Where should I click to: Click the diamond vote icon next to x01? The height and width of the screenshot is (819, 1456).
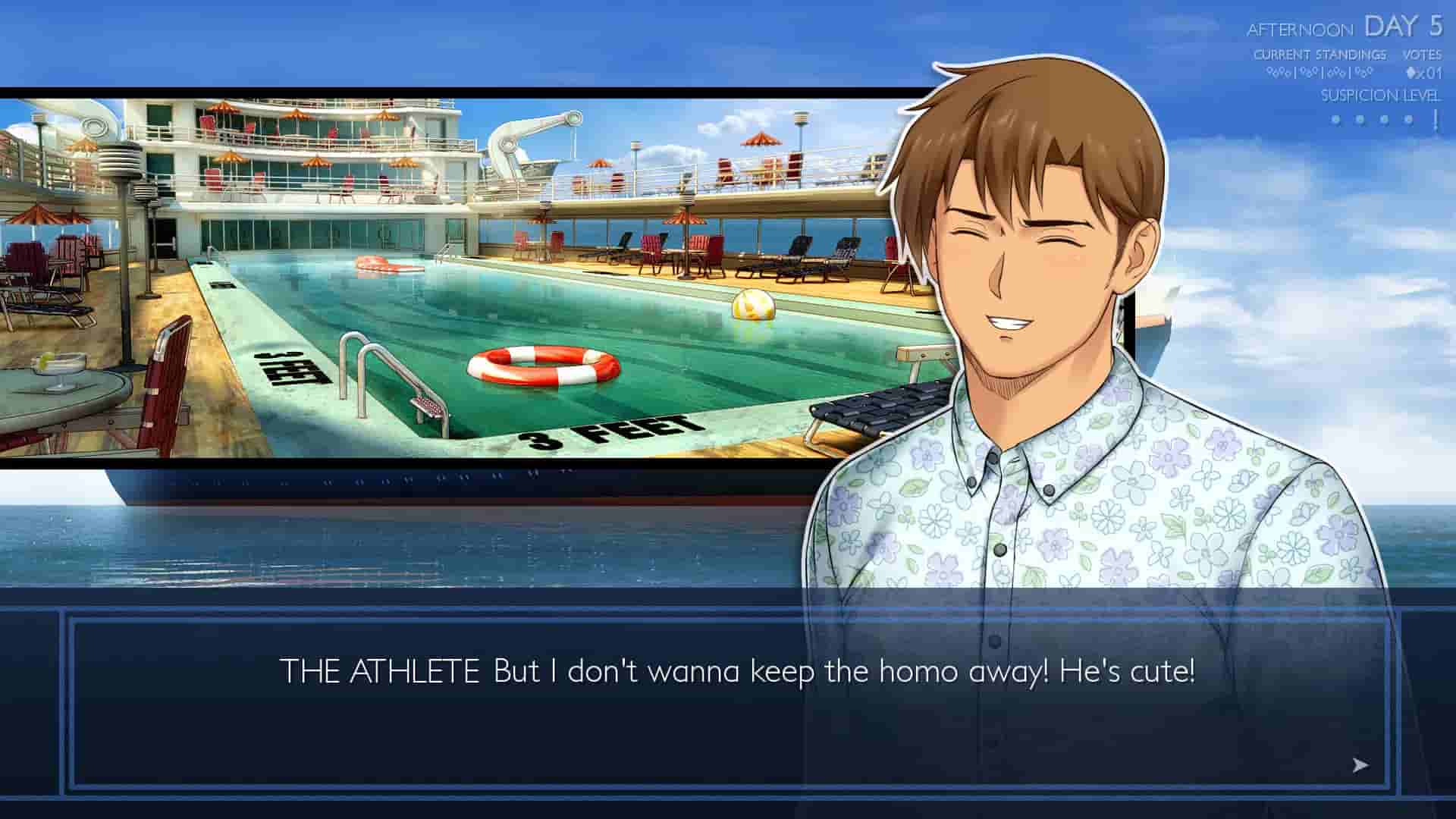(1409, 72)
